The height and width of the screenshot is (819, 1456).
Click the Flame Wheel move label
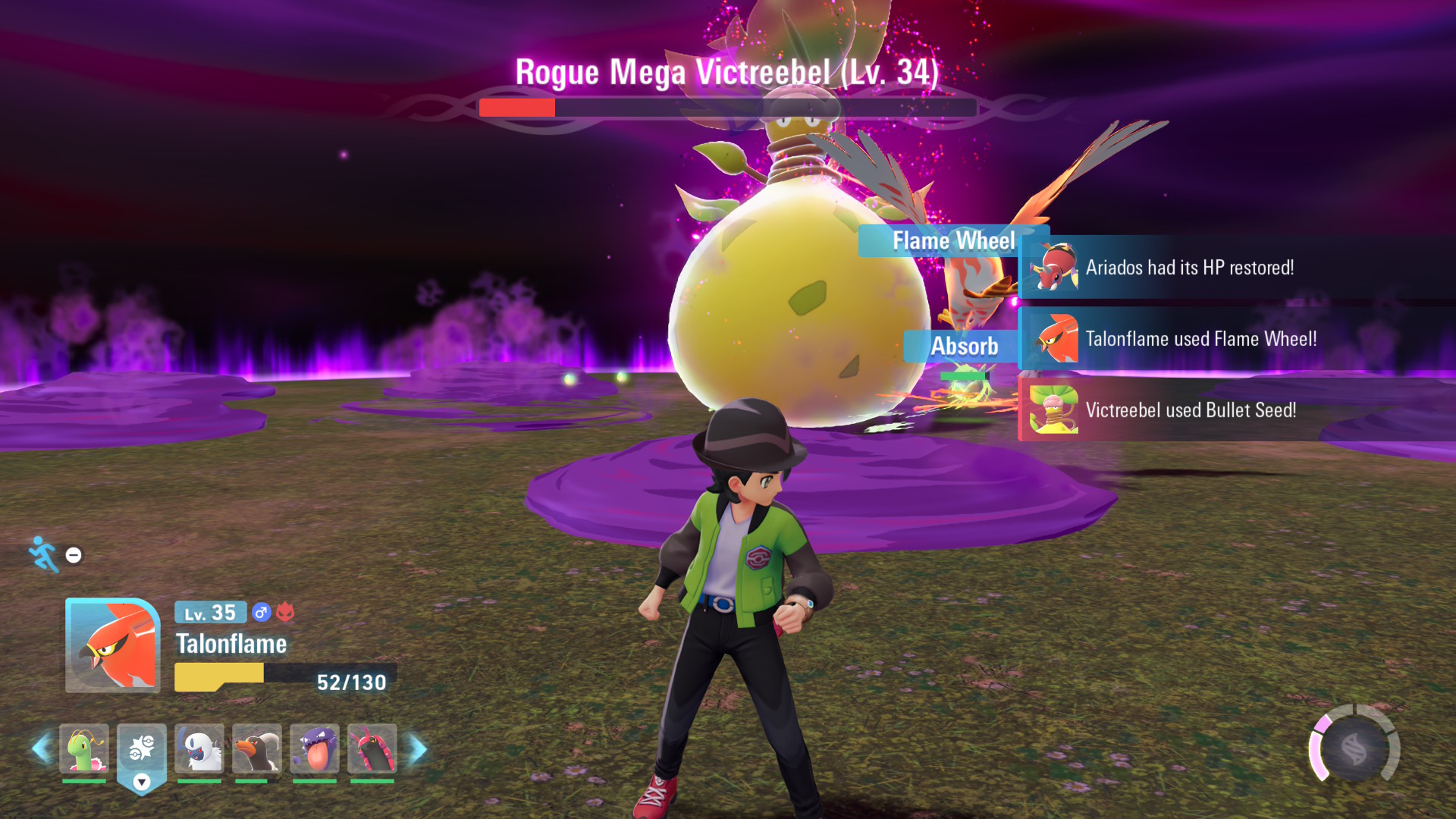pos(953,241)
